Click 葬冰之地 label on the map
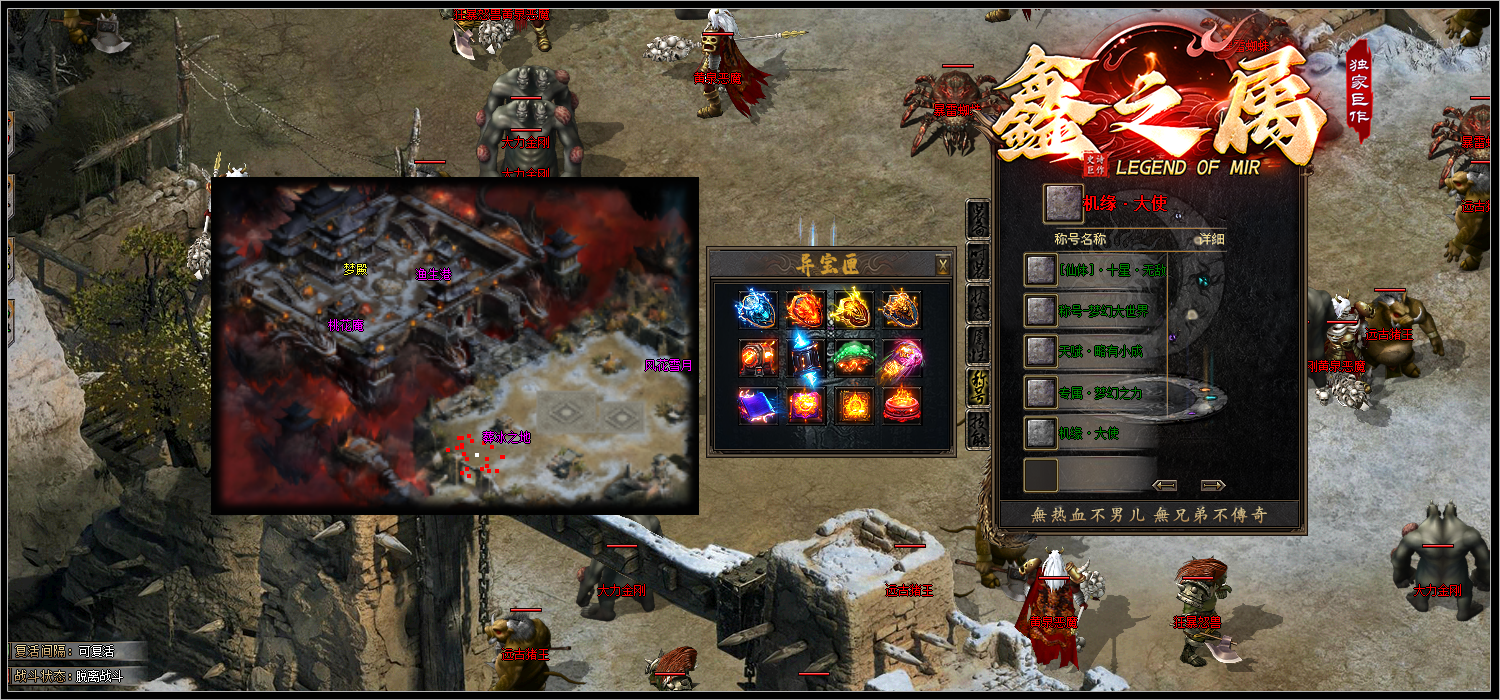Screen dimensions: 1500x700 click(x=506, y=437)
